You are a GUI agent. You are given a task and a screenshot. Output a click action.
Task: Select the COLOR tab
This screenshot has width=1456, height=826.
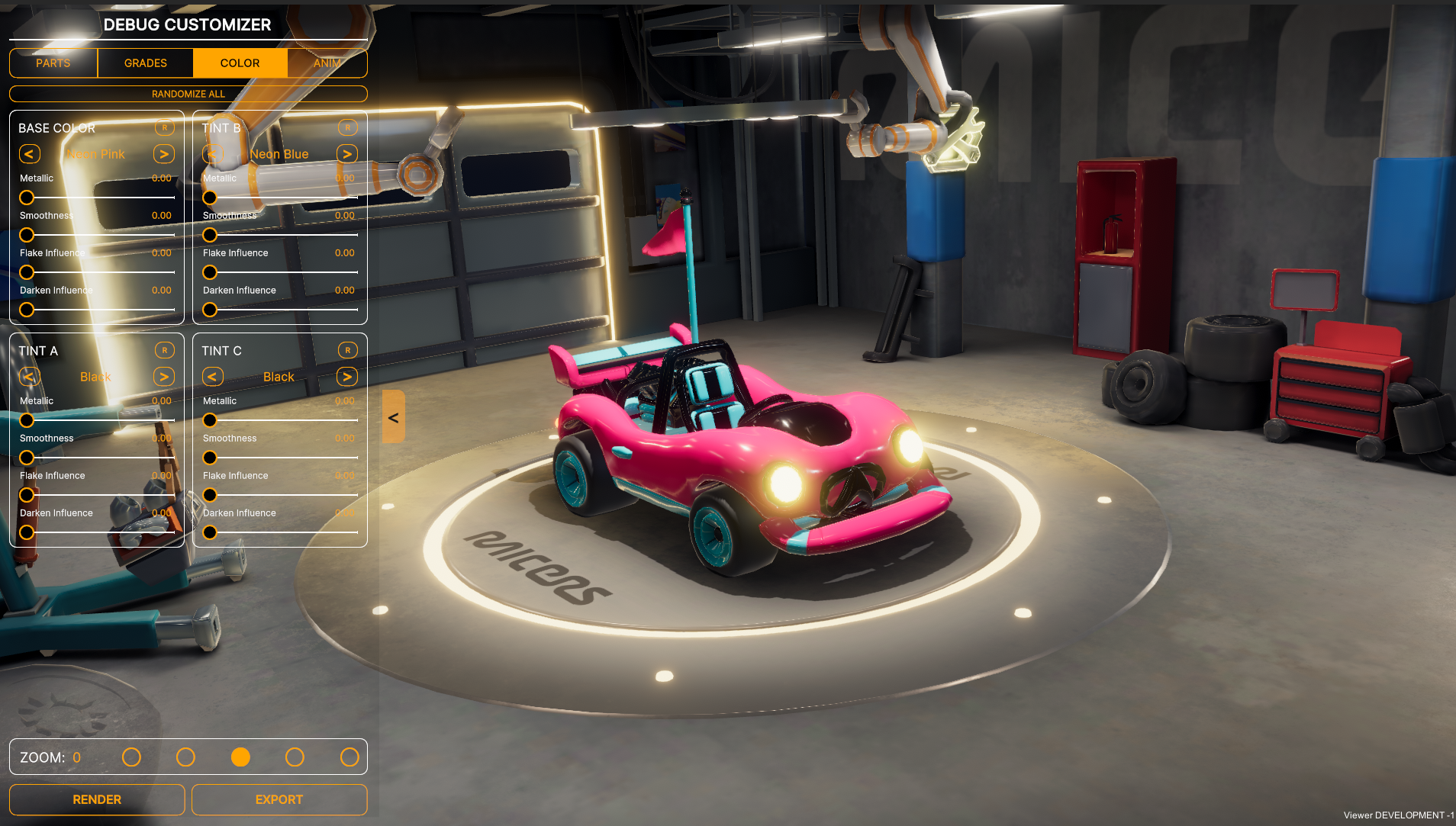click(x=240, y=63)
